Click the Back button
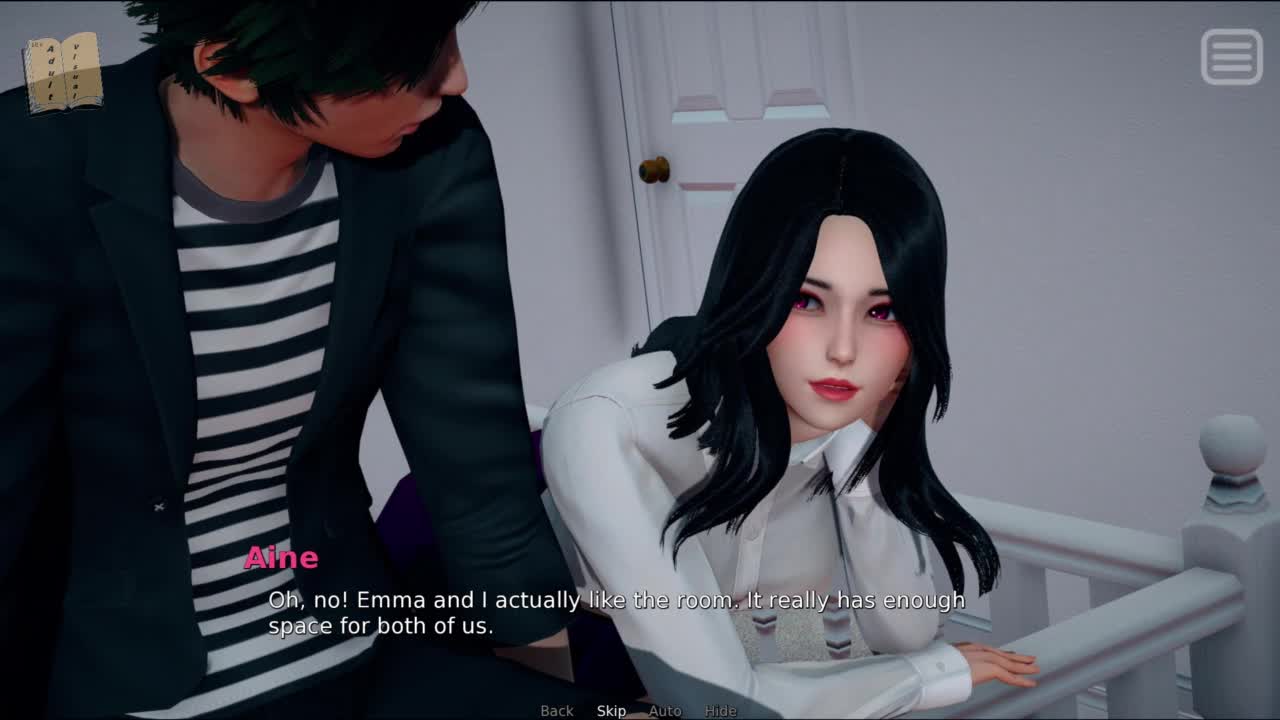This screenshot has width=1280, height=720. coord(557,711)
